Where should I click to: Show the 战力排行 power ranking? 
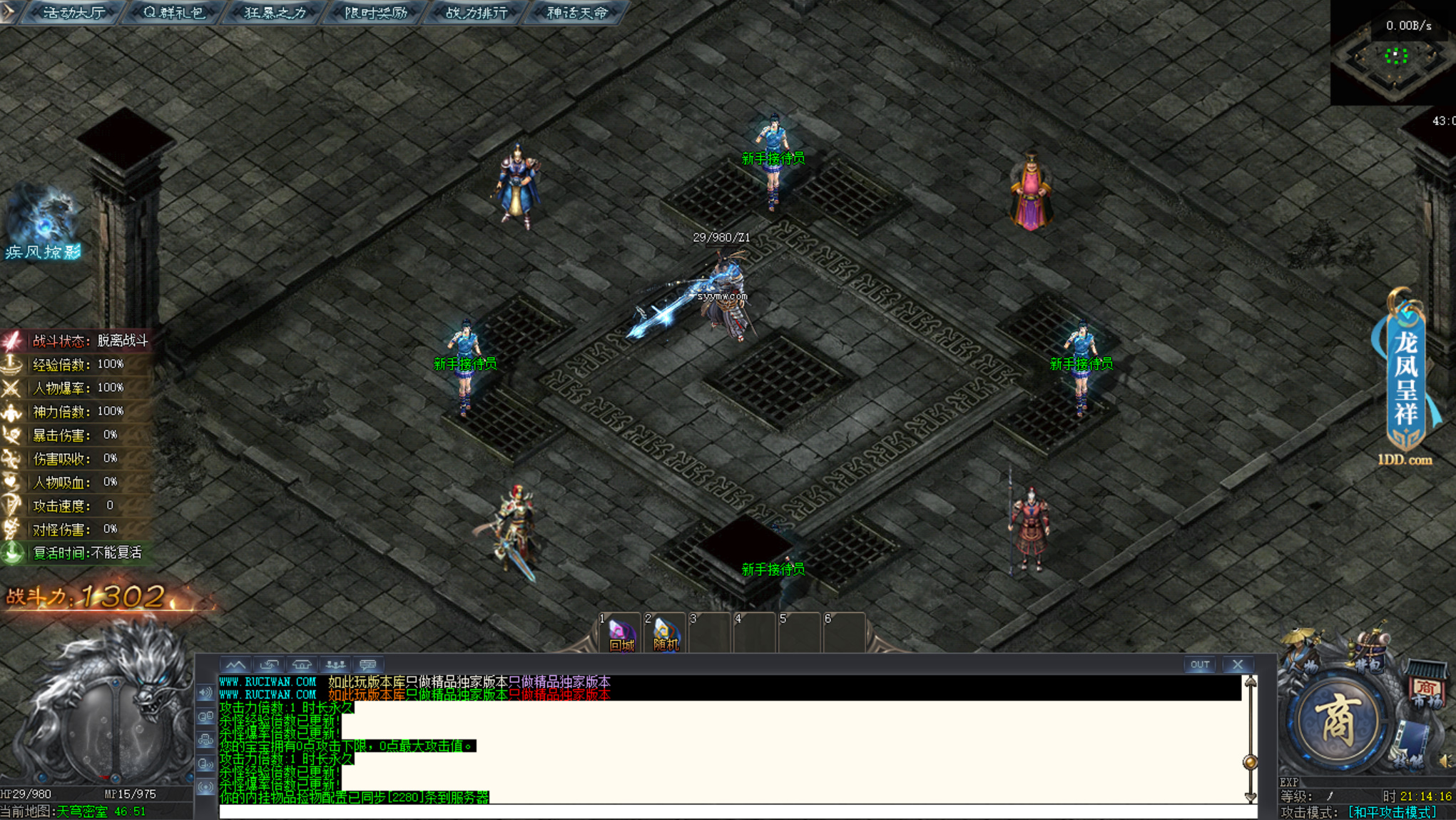pyautogui.click(x=477, y=13)
